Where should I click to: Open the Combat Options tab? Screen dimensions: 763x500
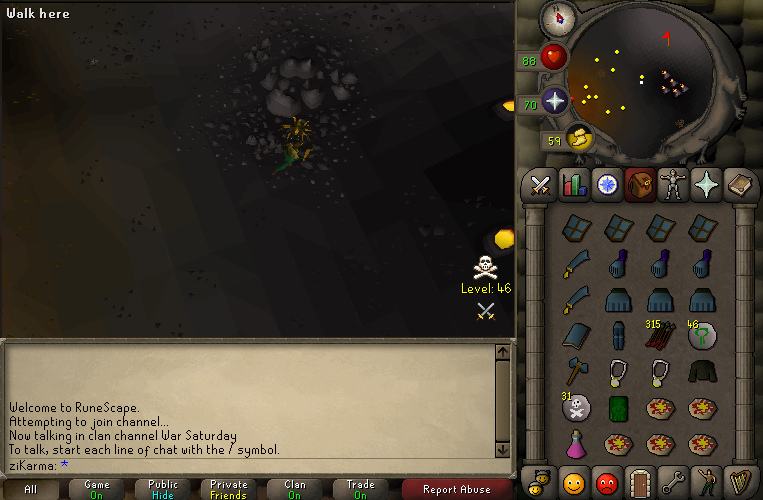[541, 185]
